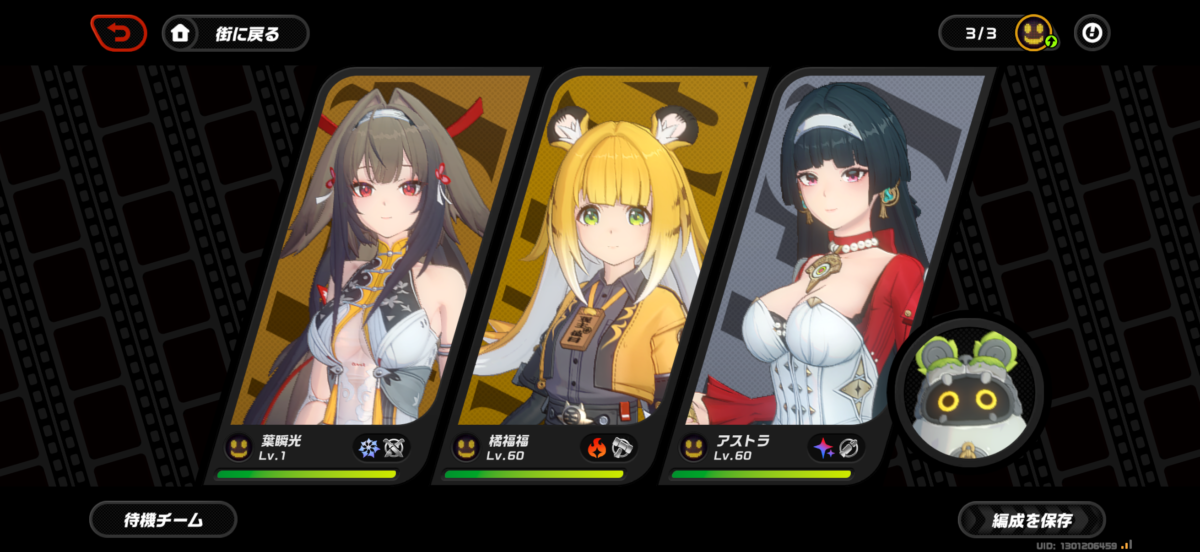Select the 葉瞬光 character card
1200x552 pixels.
coord(360,270)
